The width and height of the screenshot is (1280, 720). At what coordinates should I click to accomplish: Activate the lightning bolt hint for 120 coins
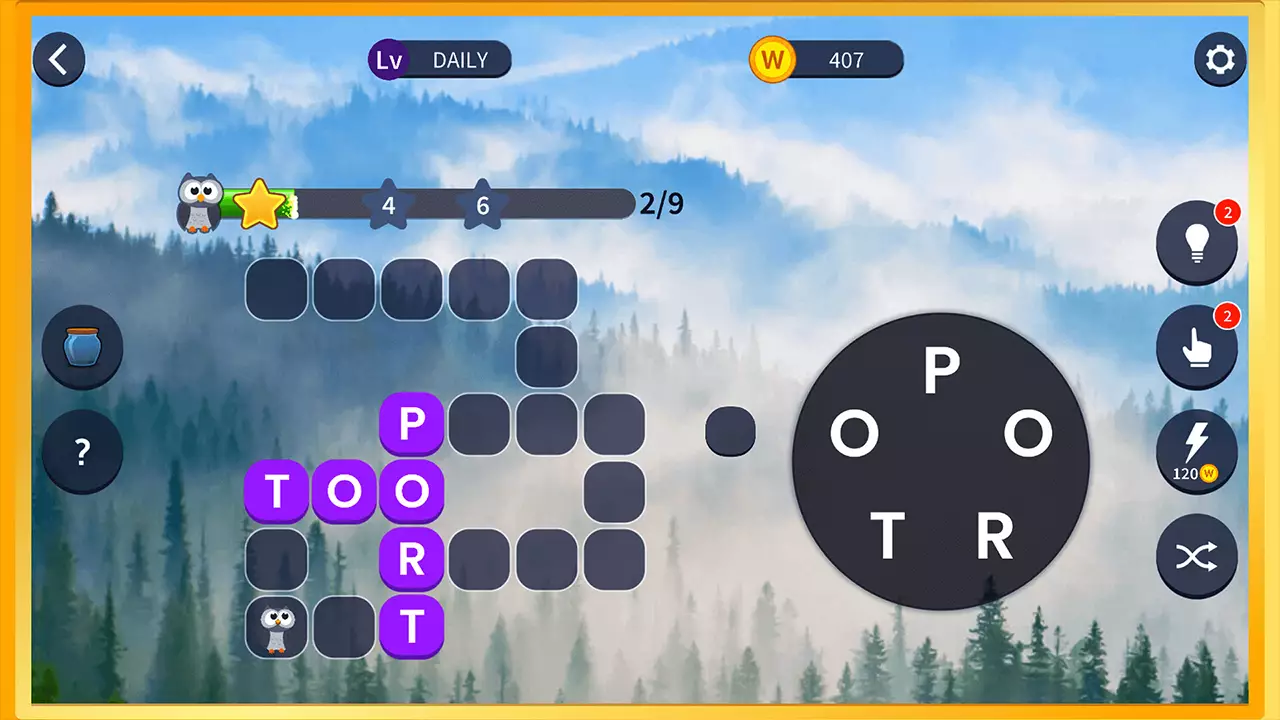(x=1197, y=451)
